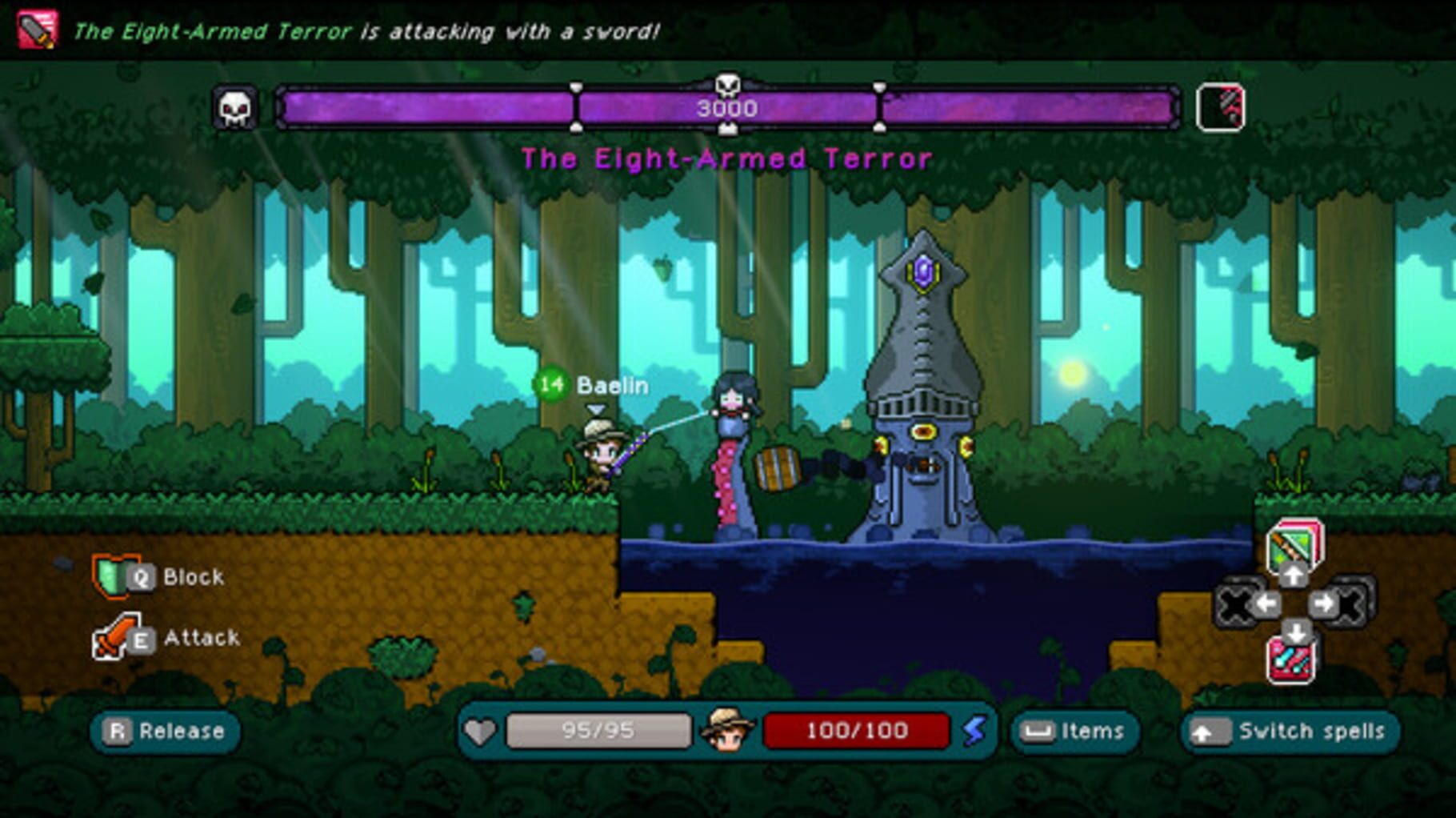The width and height of the screenshot is (1456, 818).
Task: Click the attack icon right of the boss health bar
Action: (x=1221, y=106)
